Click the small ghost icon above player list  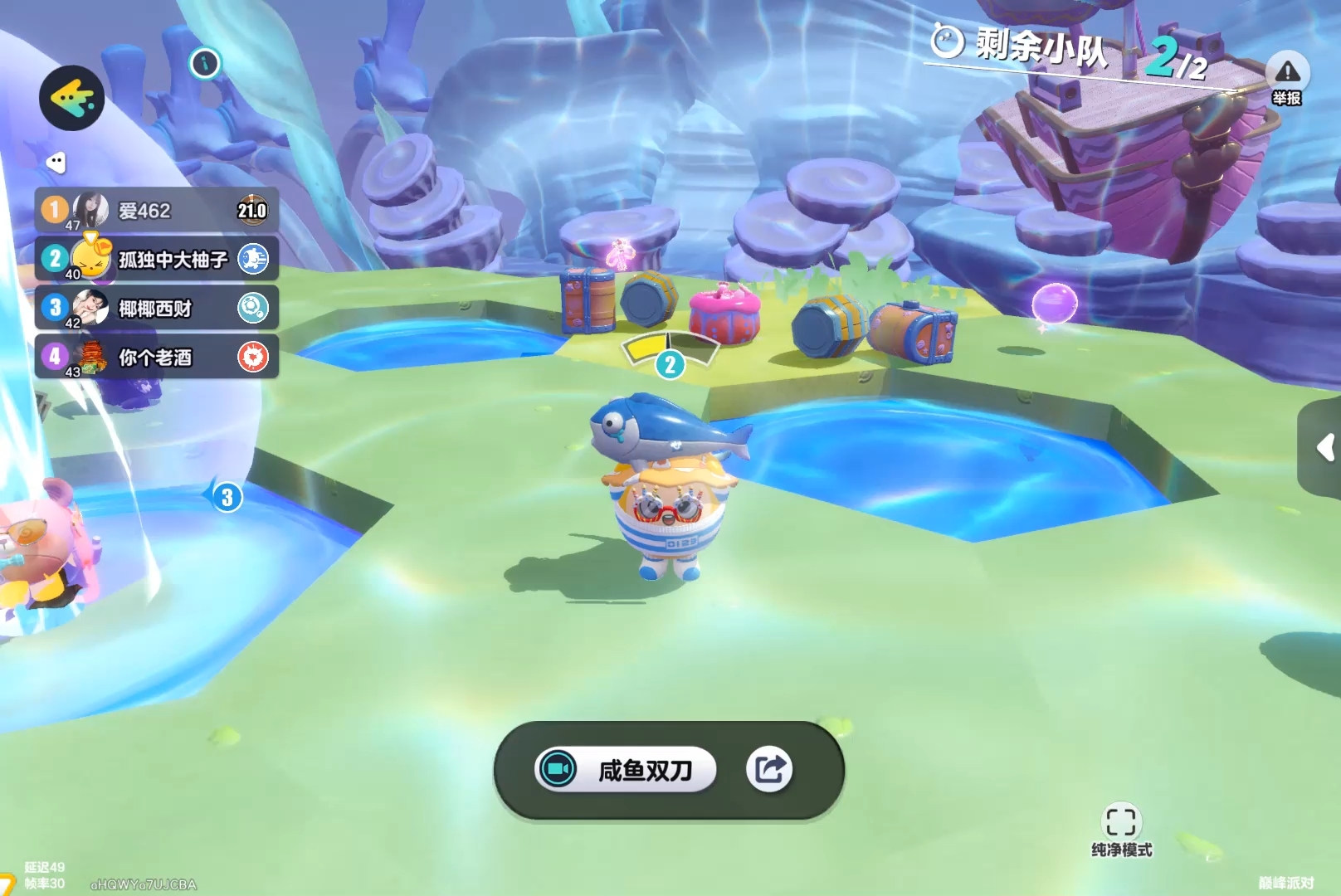click(x=56, y=163)
